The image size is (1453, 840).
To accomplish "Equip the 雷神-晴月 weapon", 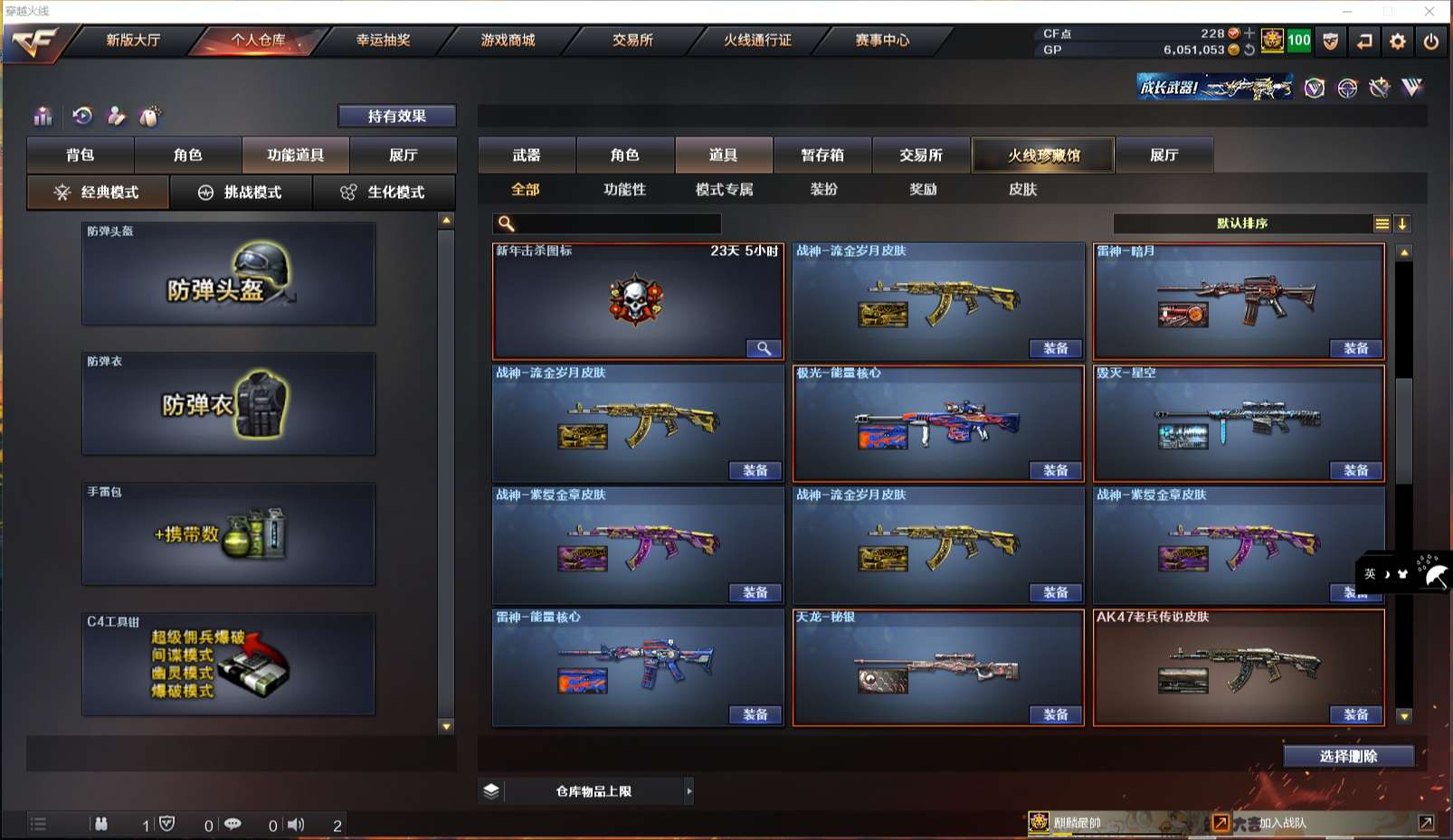I will [x=1355, y=349].
